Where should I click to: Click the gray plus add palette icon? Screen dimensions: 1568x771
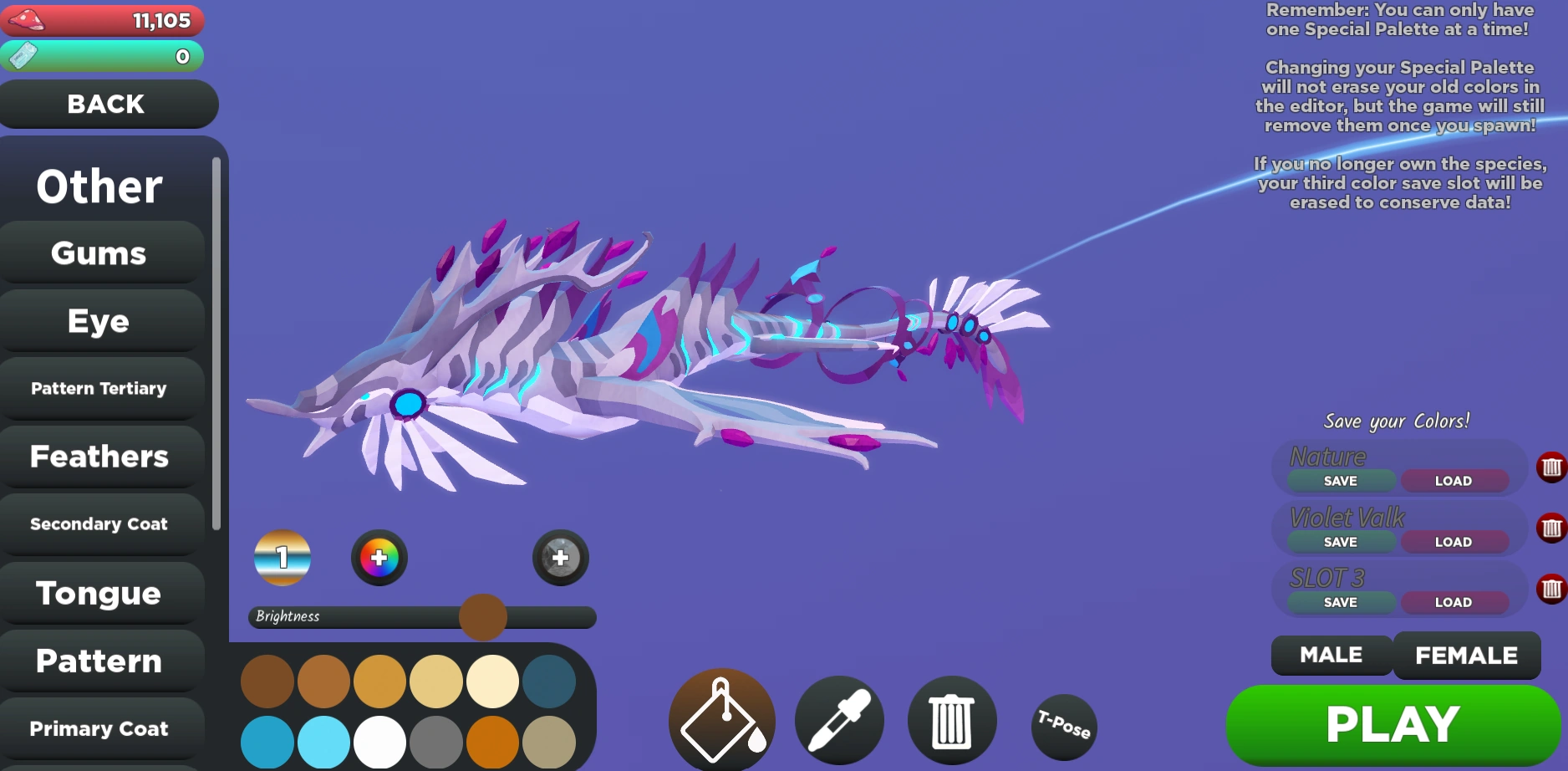[x=558, y=557]
